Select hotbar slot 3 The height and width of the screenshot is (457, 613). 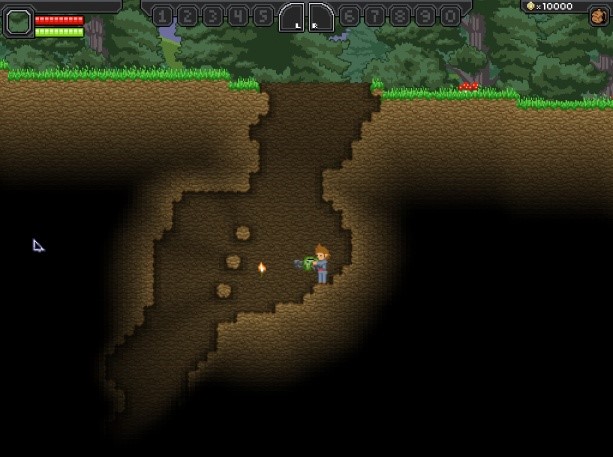pyautogui.click(x=213, y=16)
